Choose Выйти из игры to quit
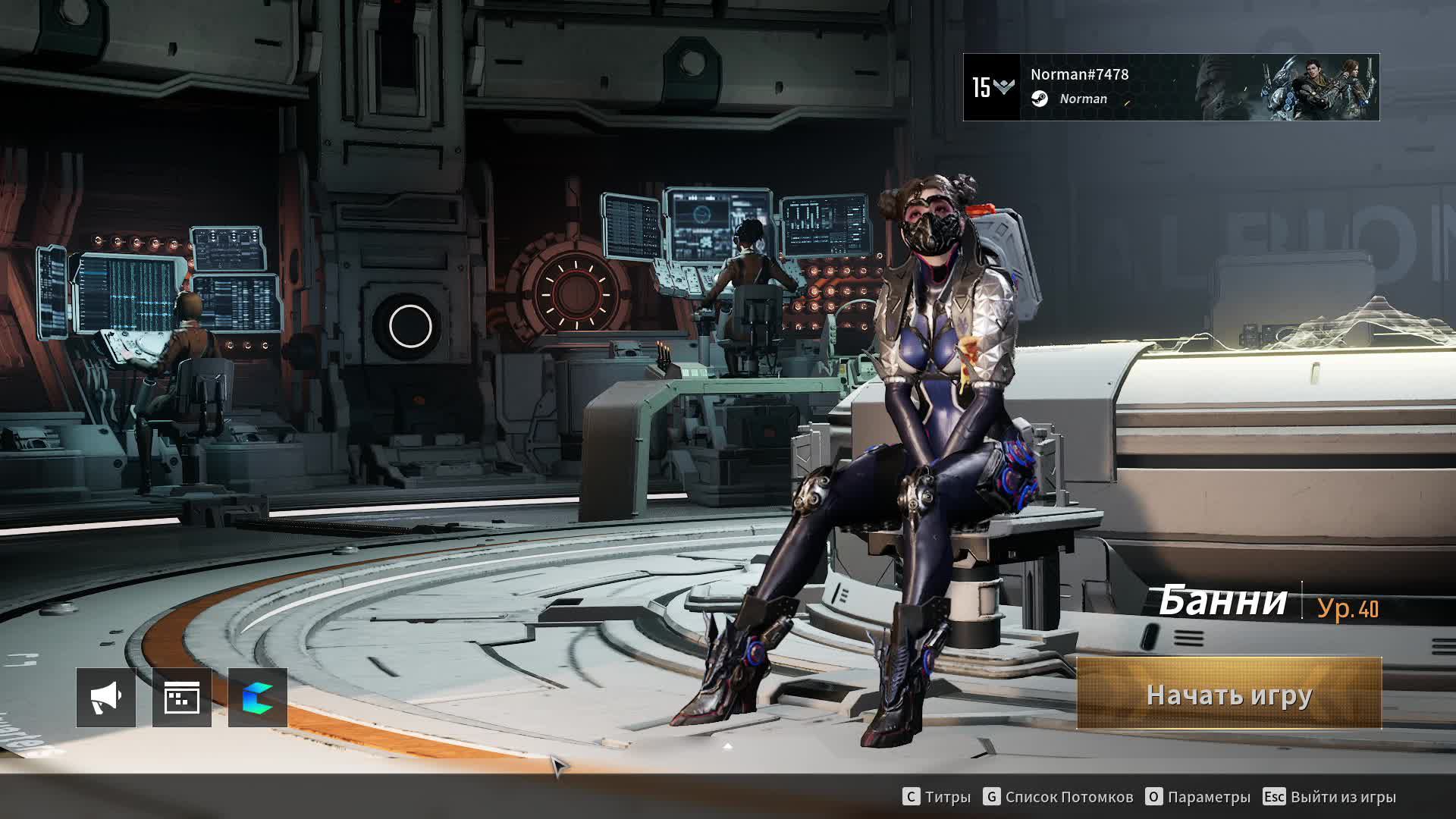Screen dimensions: 1456x819 [x=1329, y=797]
